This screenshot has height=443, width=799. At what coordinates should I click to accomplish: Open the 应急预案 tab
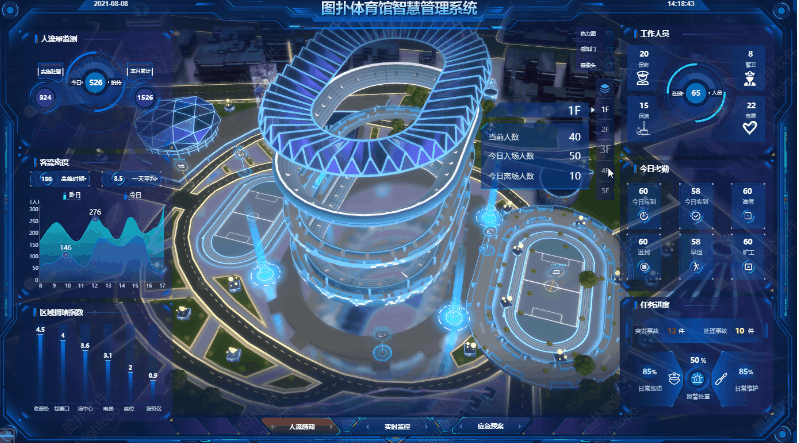tap(491, 427)
